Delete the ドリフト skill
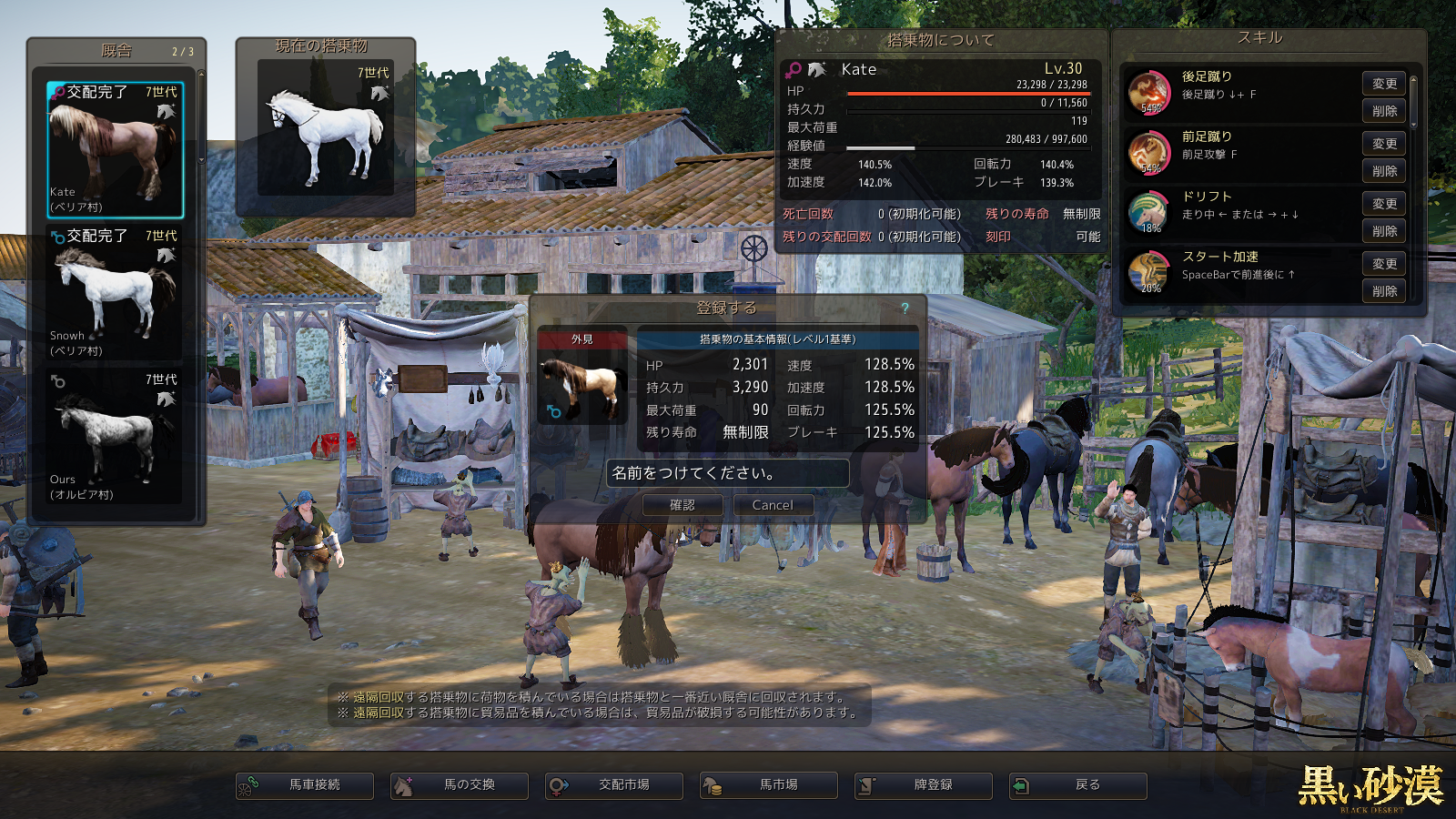This screenshot has height=819, width=1456. click(x=1384, y=231)
